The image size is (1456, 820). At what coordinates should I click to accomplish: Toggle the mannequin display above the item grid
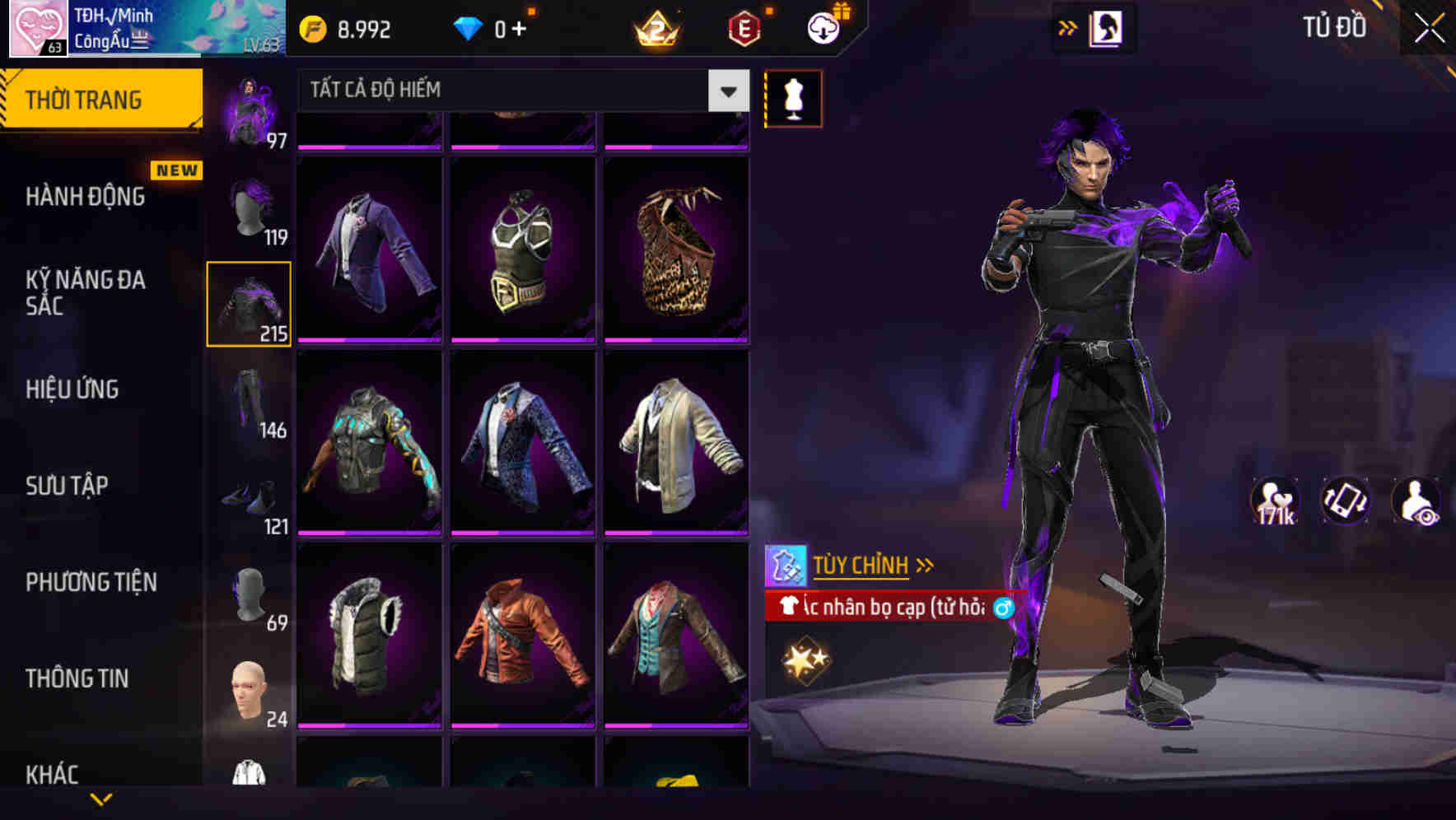(793, 97)
